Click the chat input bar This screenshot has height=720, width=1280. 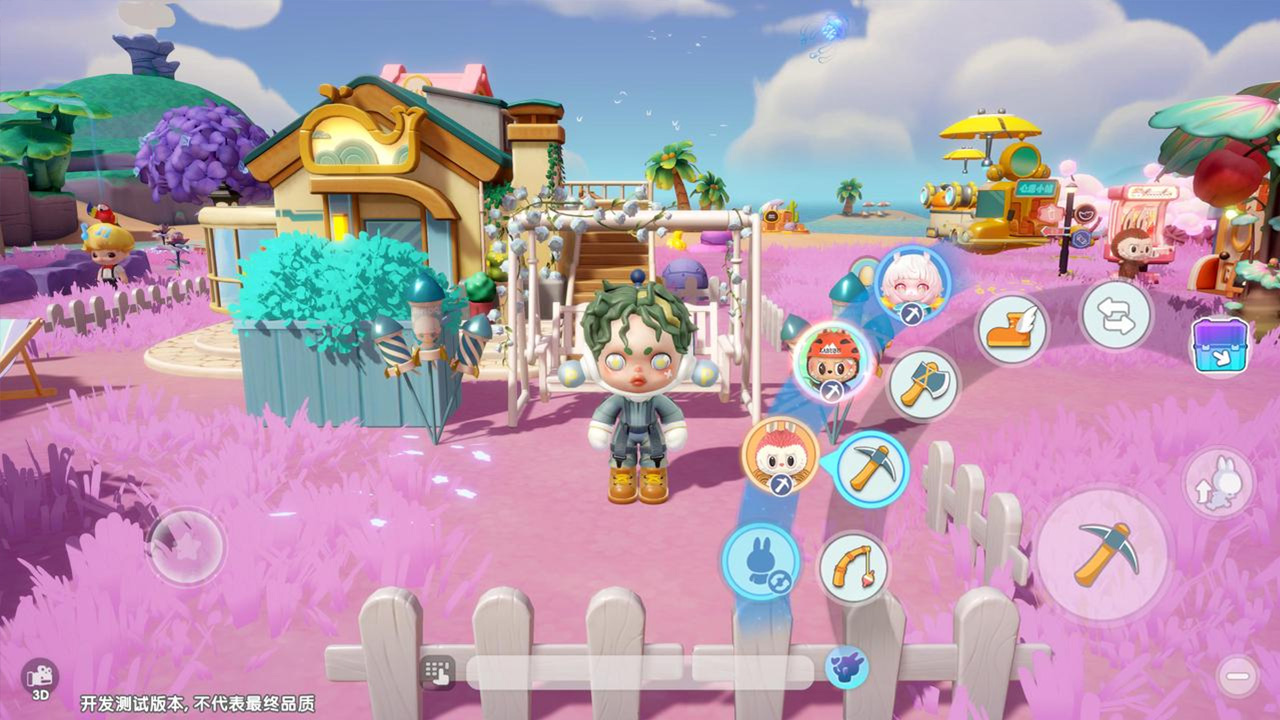point(640,671)
